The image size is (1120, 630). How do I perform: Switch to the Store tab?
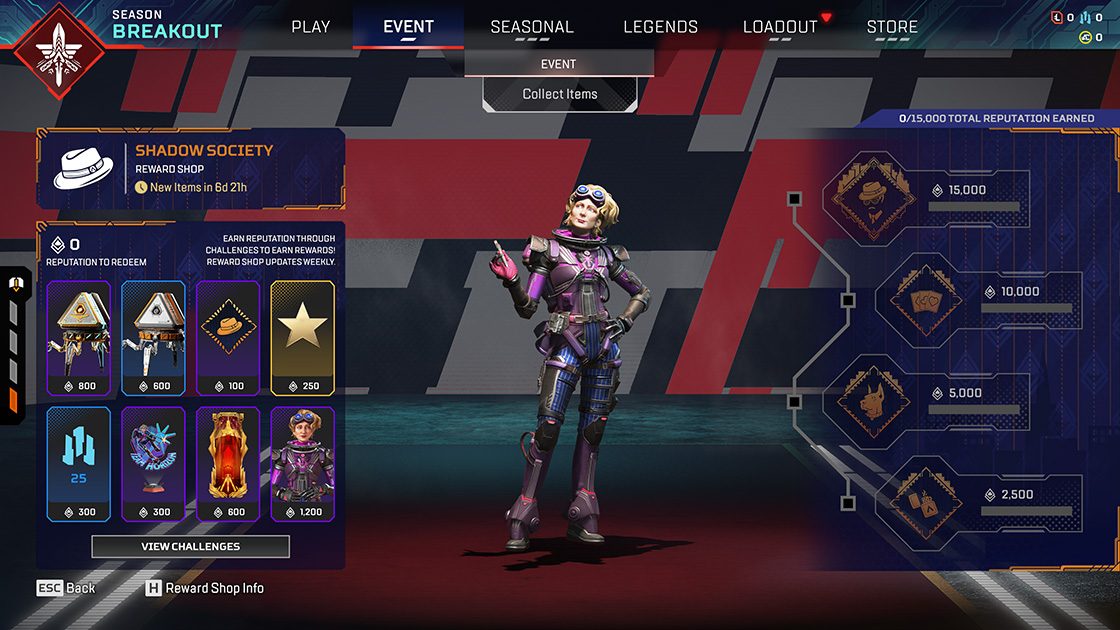(x=892, y=27)
